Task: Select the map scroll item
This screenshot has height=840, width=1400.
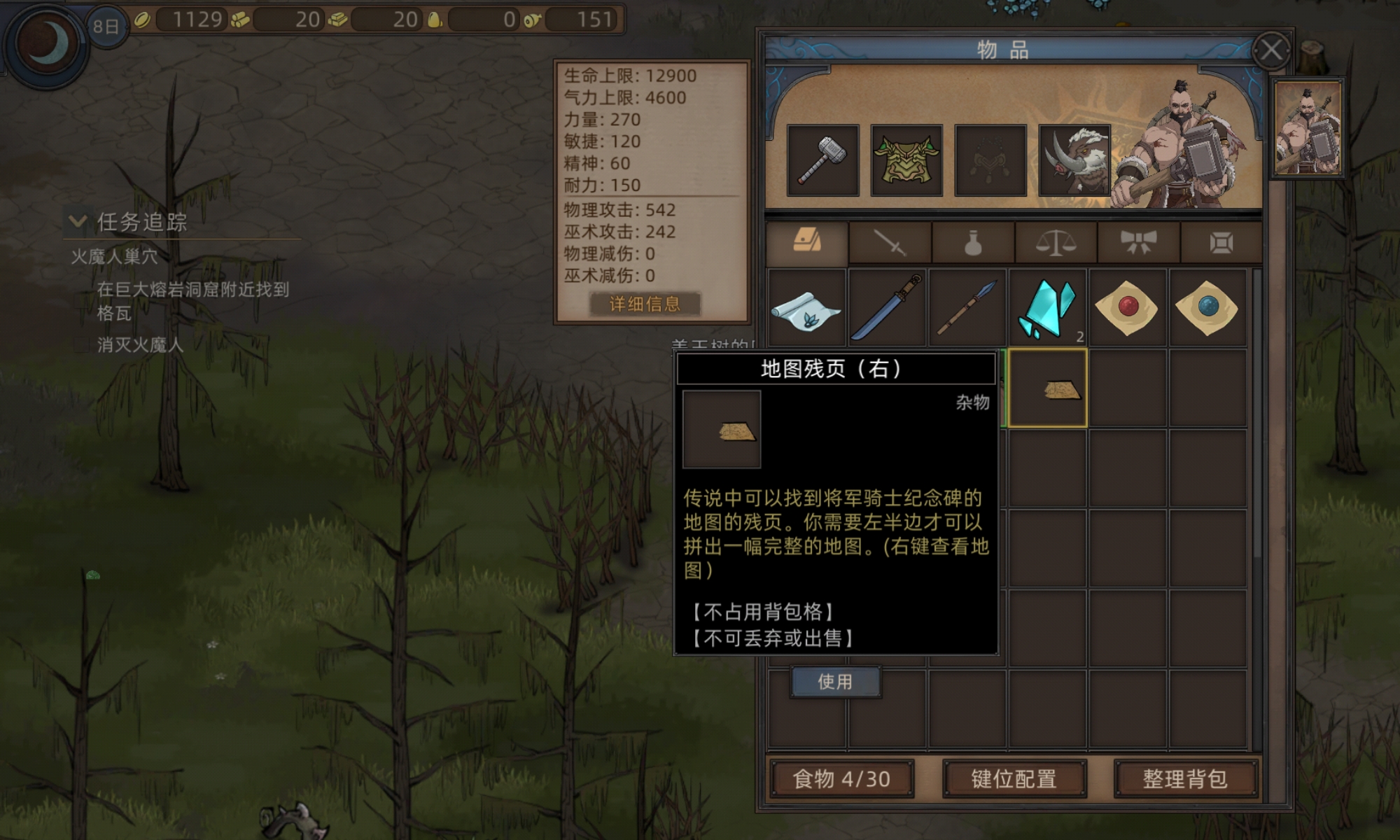Action: pos(808,308)
